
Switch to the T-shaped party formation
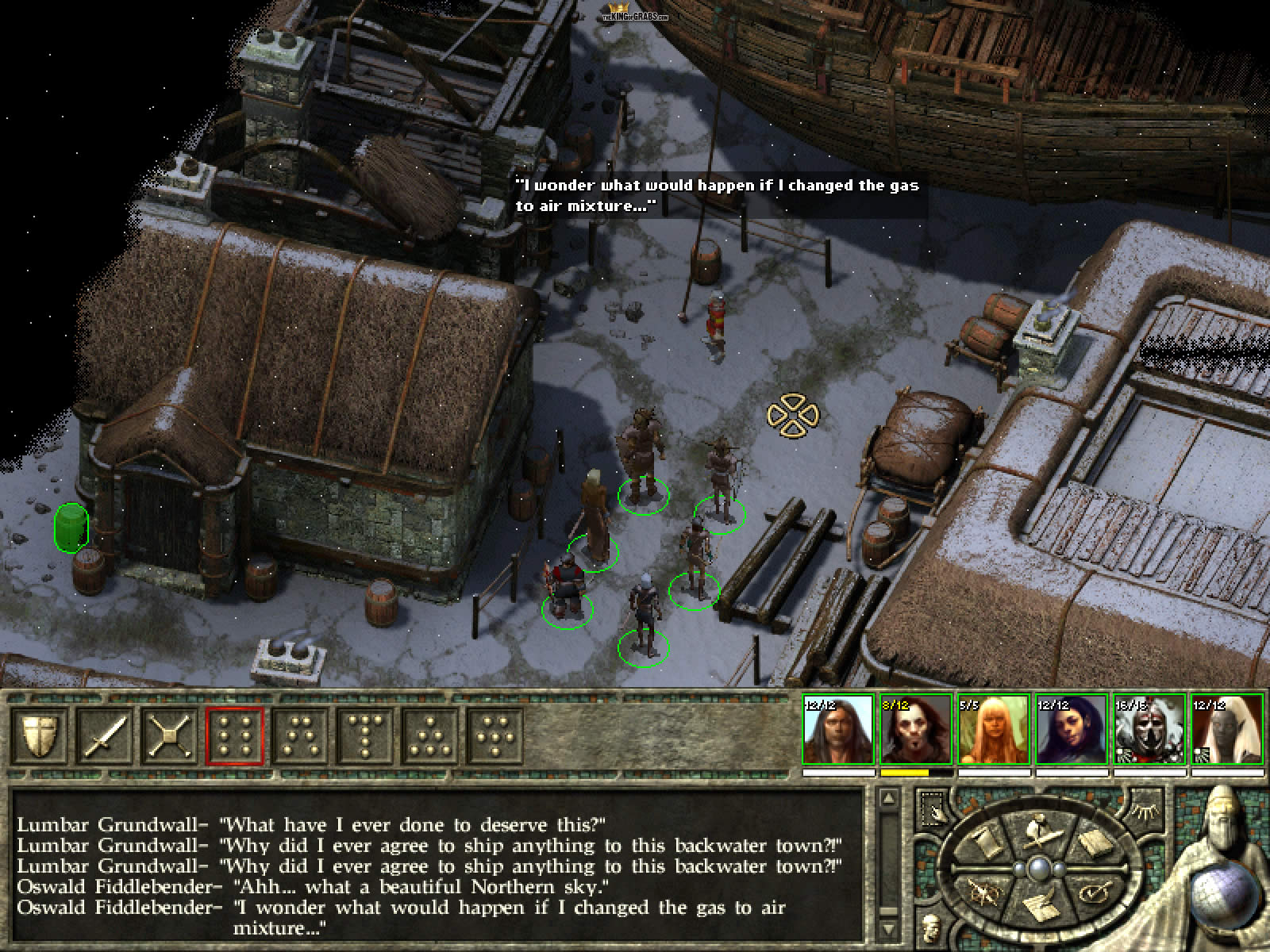tap(365, 735)
